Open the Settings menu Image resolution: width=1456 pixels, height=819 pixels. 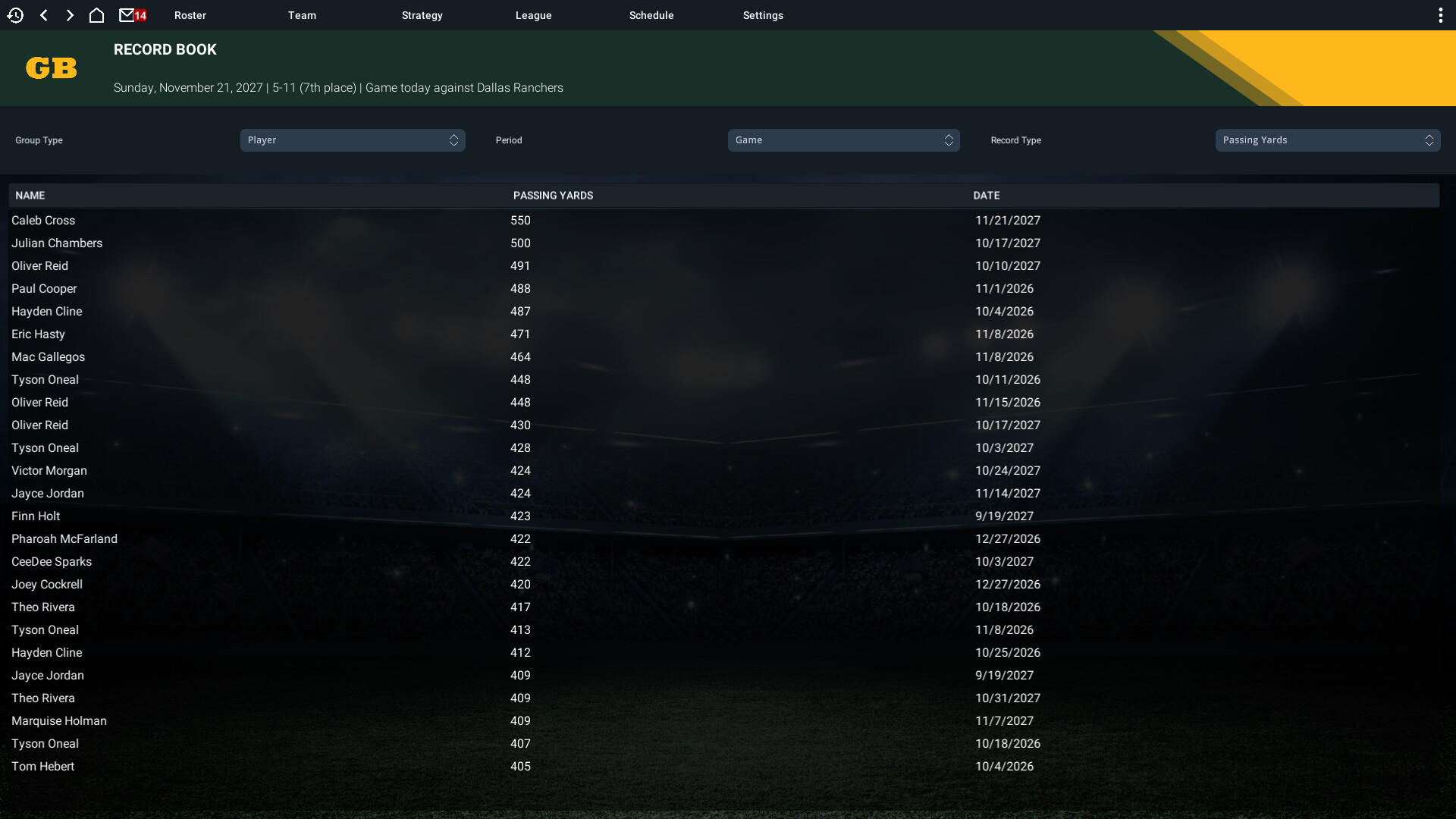click(762, 14)
